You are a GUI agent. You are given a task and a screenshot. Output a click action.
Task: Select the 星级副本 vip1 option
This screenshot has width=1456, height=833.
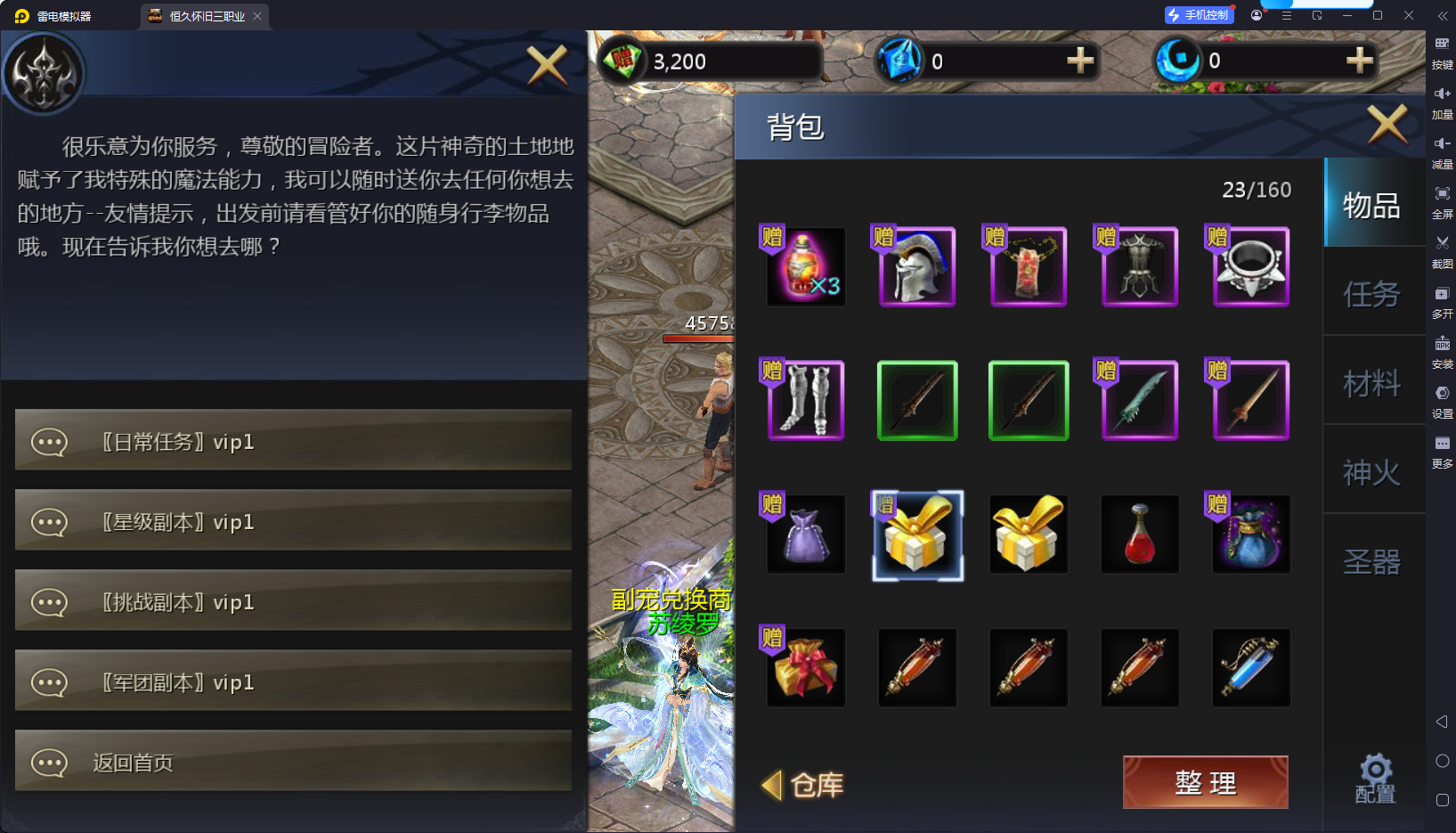(293, 521)
